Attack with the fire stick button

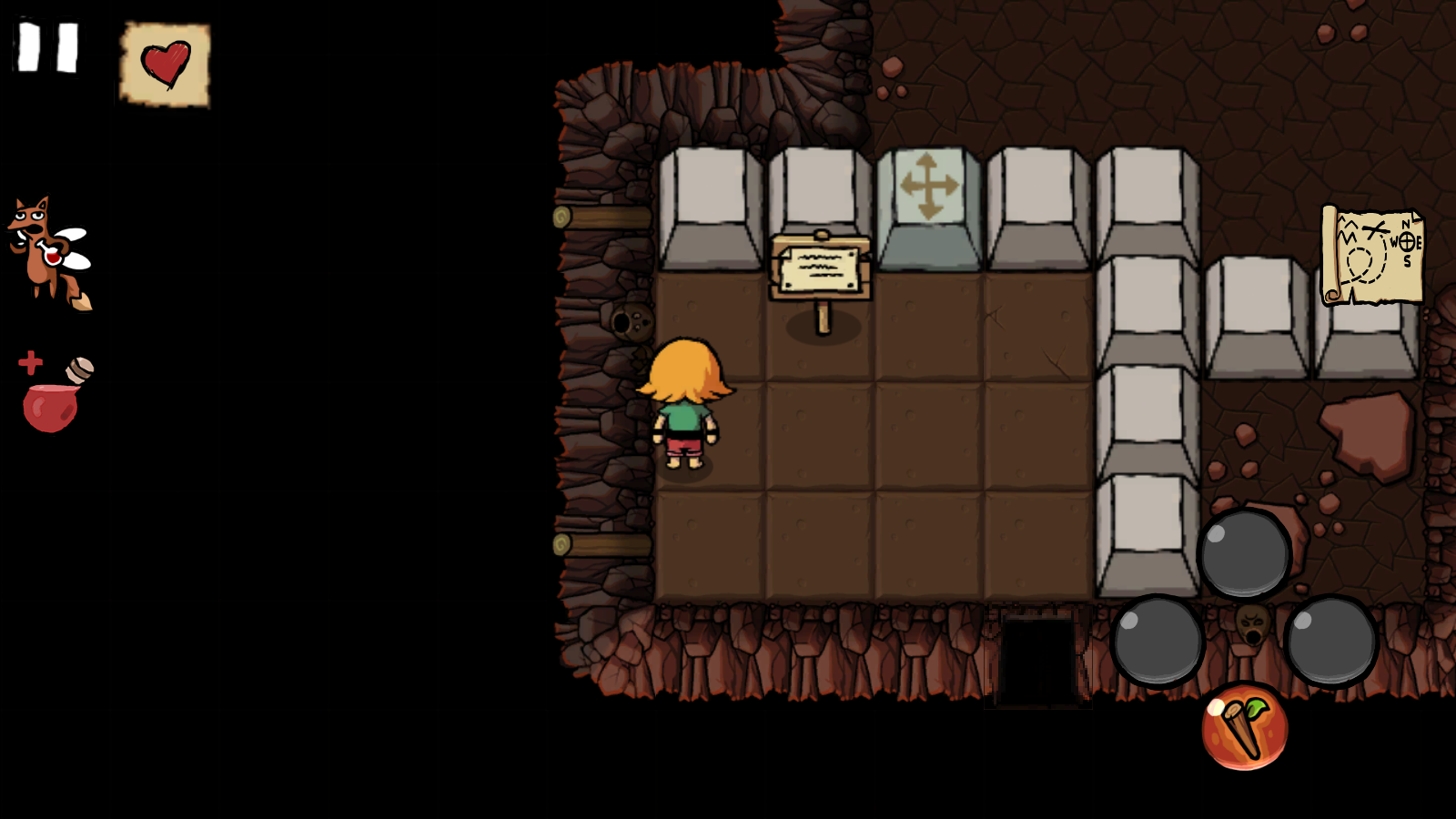(1244, 728)
